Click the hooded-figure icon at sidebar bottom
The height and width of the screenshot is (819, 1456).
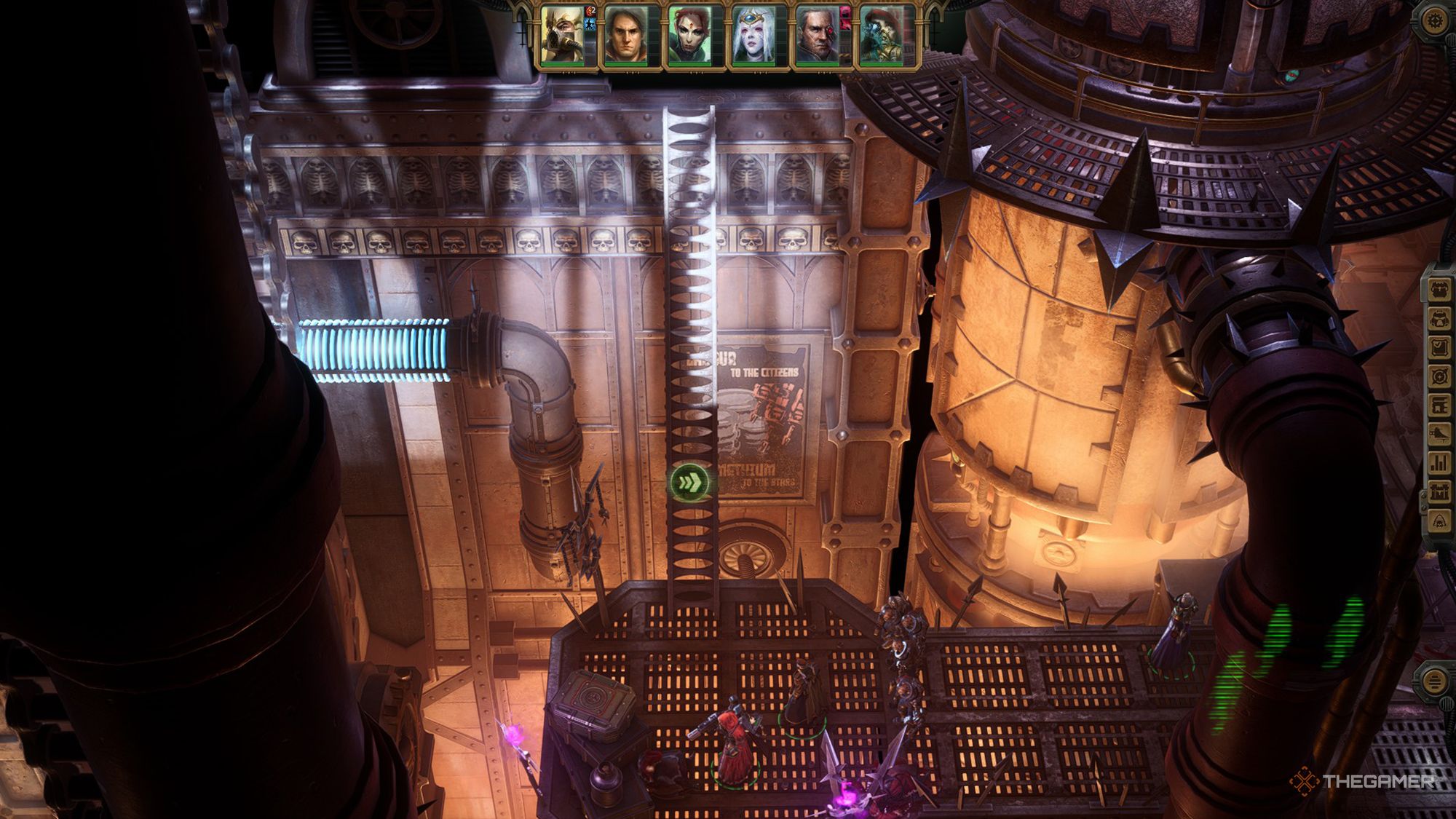(1440, 519)
